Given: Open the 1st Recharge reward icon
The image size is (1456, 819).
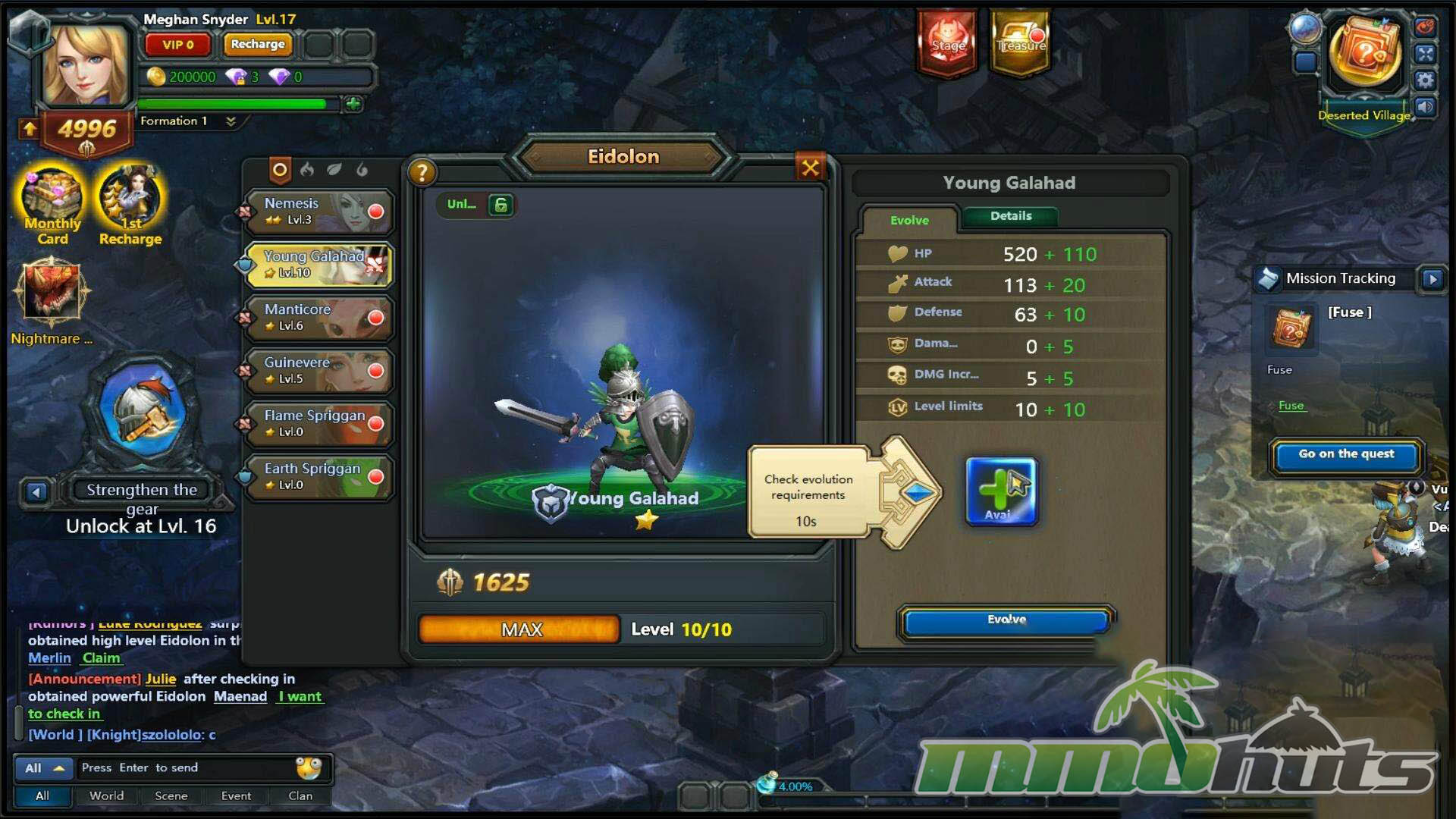Looking at the screenshot, I should tap(130, 206).
